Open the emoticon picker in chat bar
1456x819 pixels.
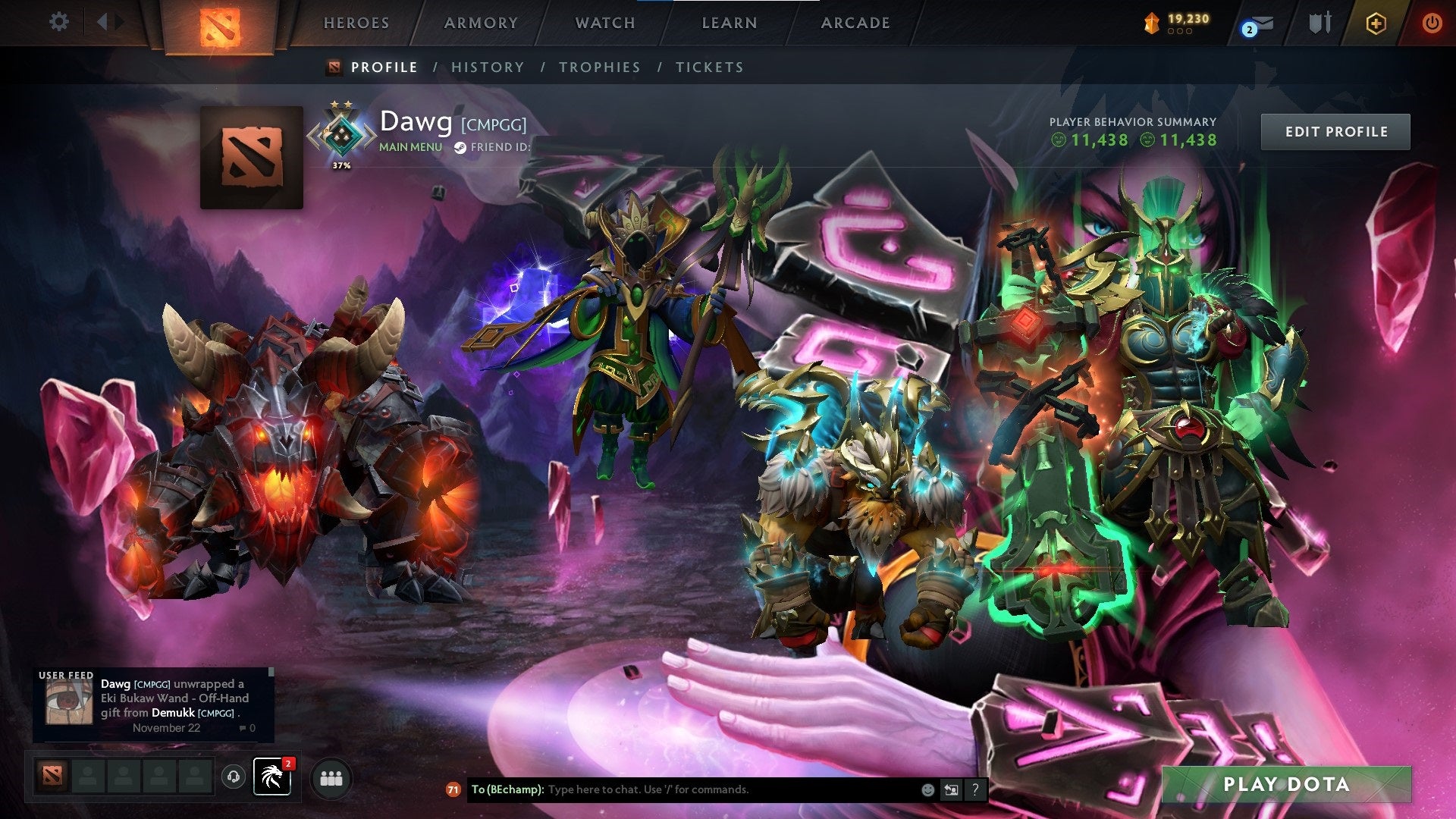coord(927,789)
